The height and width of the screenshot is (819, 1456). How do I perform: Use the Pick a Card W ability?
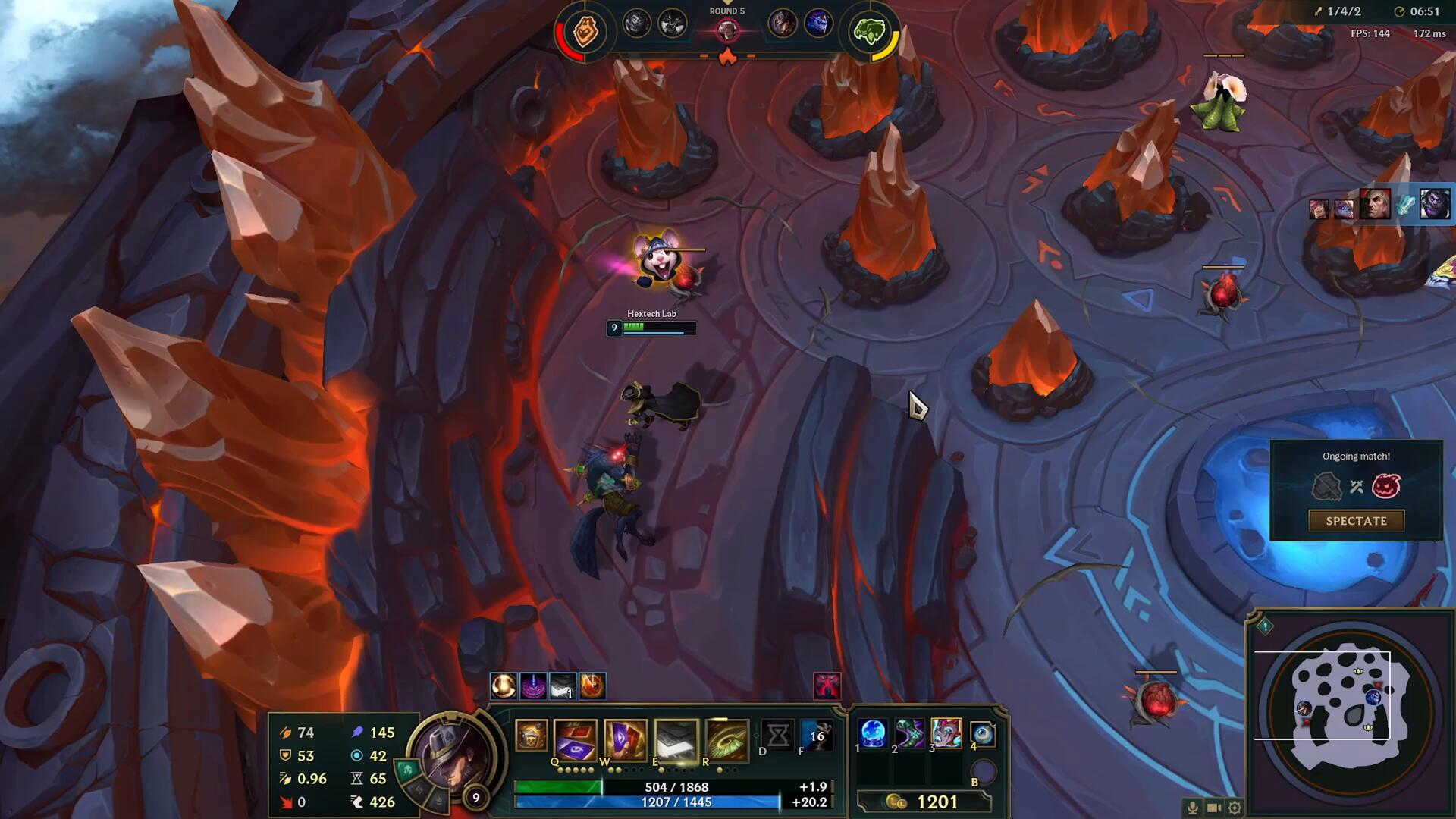click(x=626, y=739)
